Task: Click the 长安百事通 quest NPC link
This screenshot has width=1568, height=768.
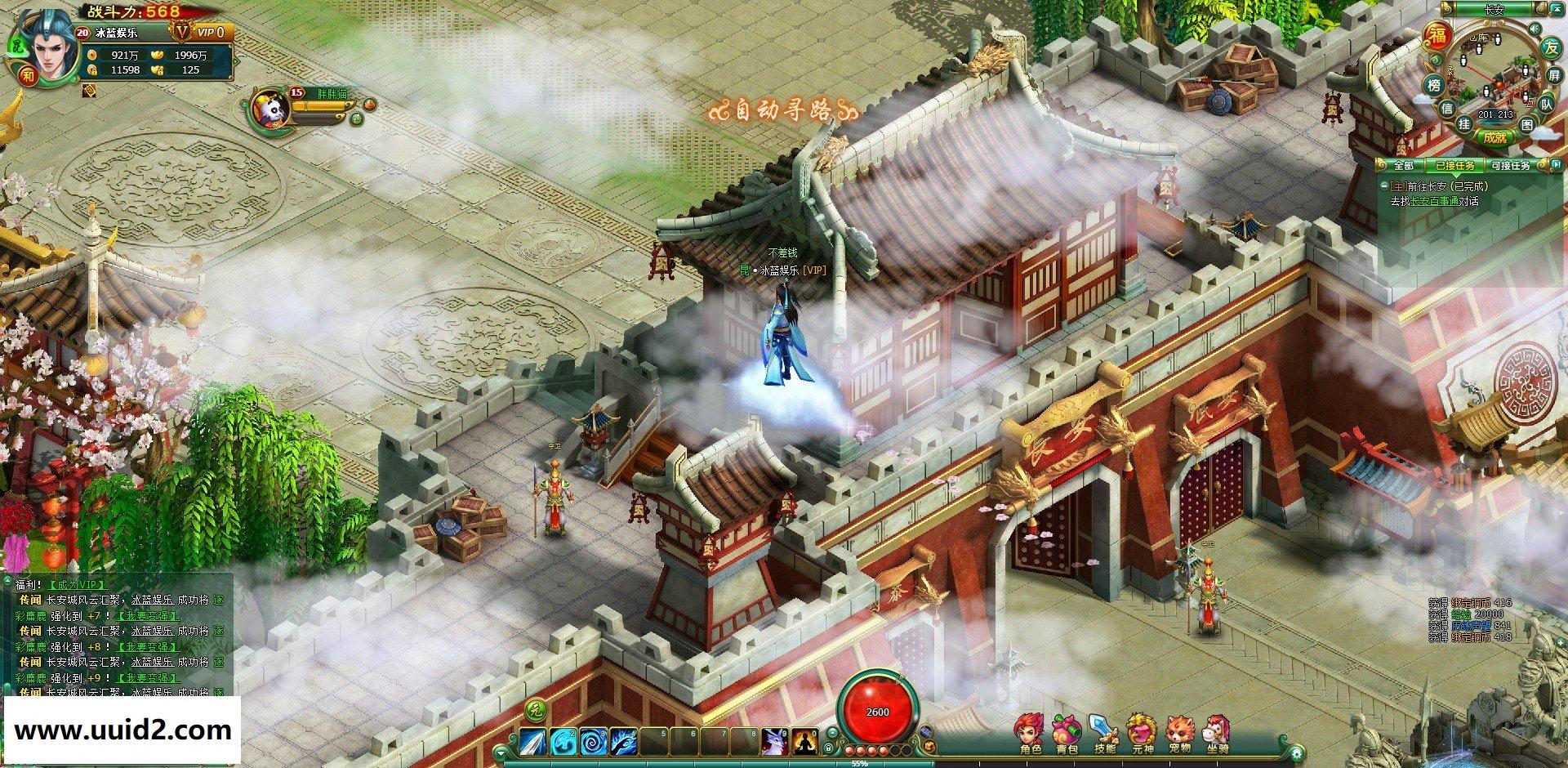Action: pos(1436,199)
